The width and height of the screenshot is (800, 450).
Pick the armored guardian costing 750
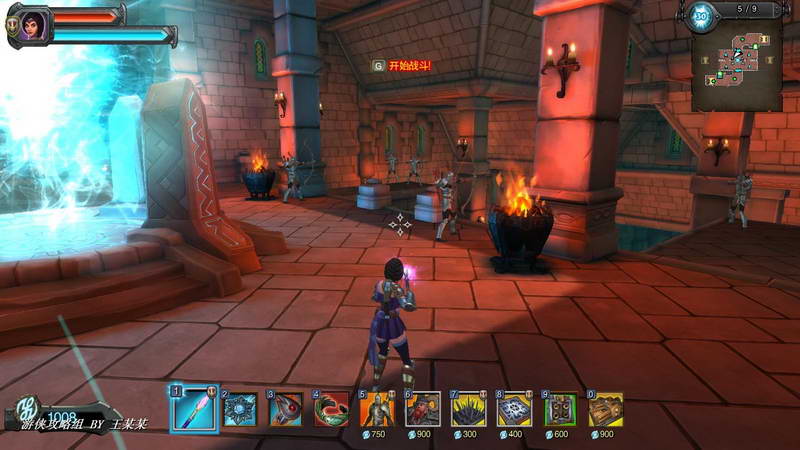point(378,409)
